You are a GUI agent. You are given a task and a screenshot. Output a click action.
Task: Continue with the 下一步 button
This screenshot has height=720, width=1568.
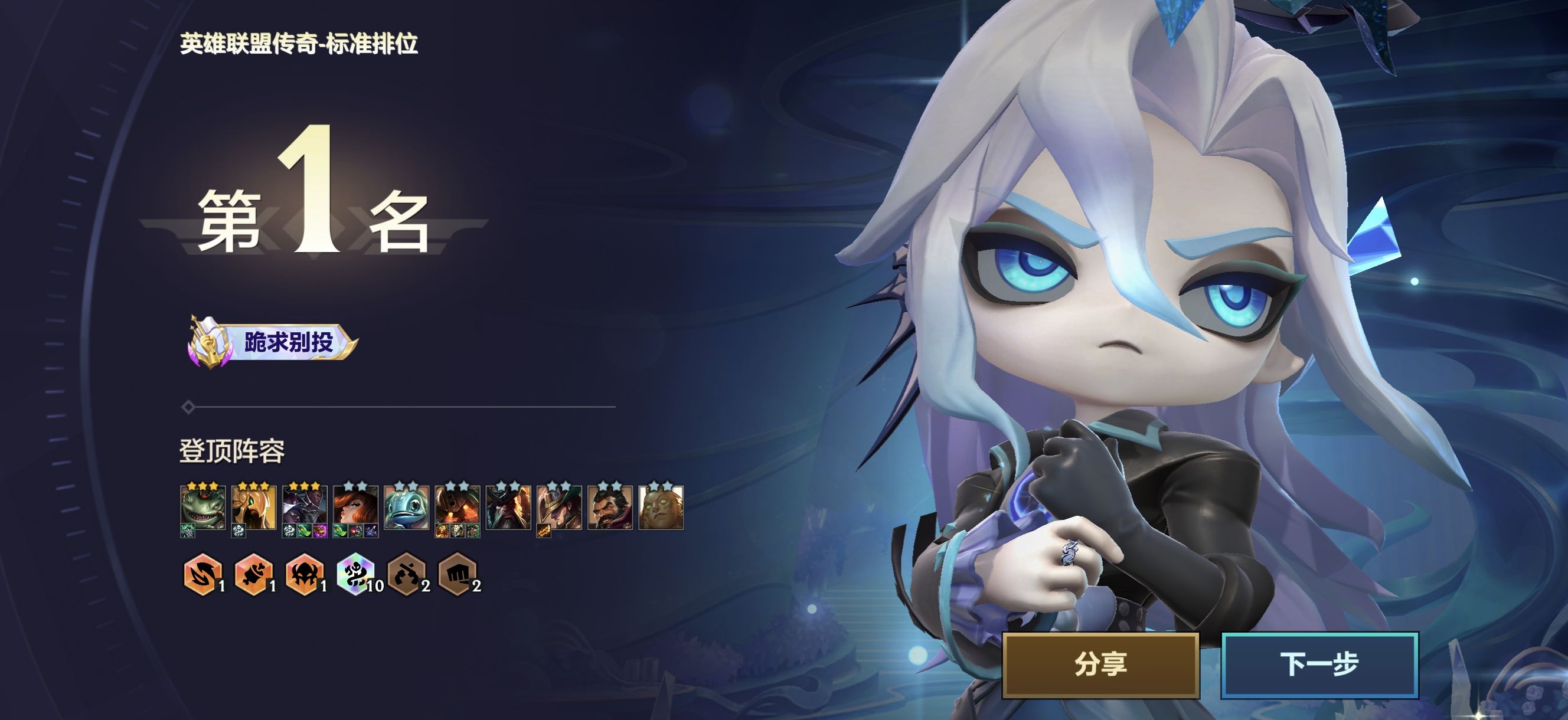tap(1319, 664)
